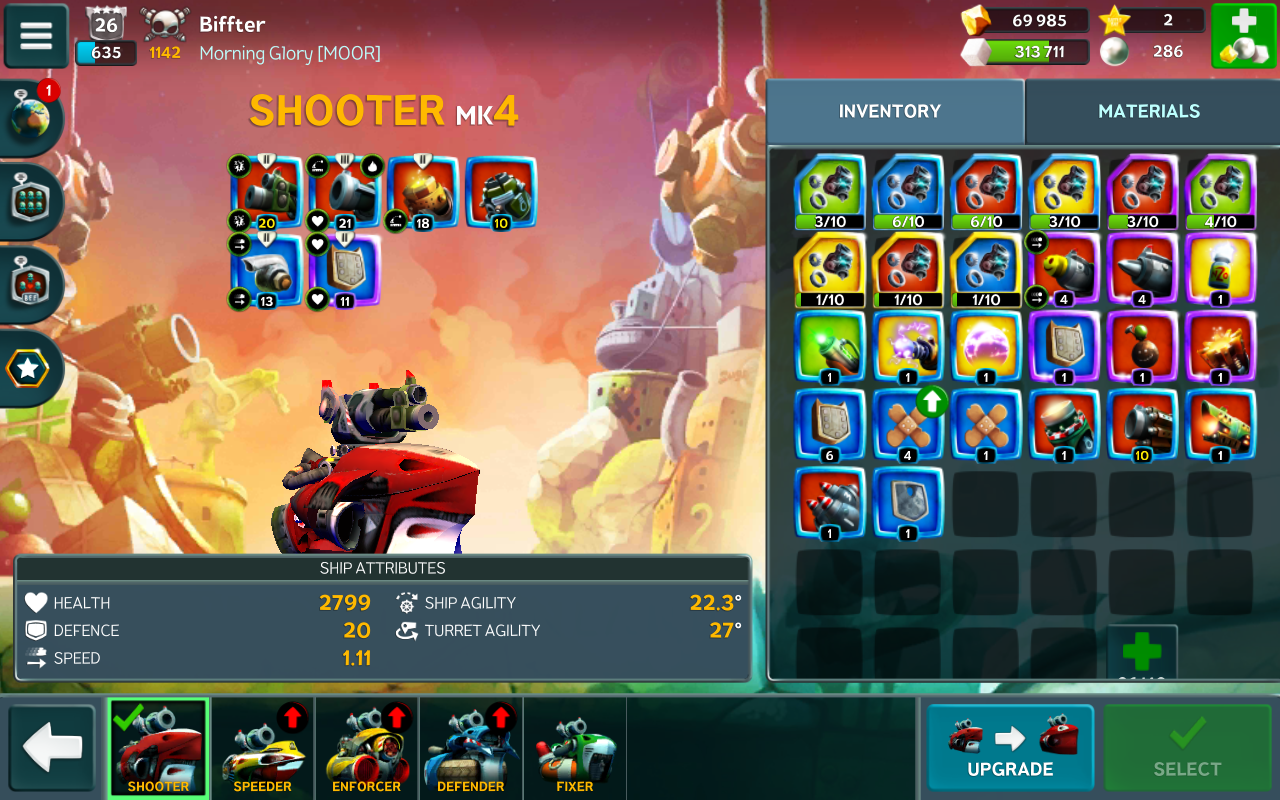Image resolution: width=1280 pixels, height=800 pixels.
Task: Open the hamburger main menu
Action: pyautogui.click(x=36, y=35)
